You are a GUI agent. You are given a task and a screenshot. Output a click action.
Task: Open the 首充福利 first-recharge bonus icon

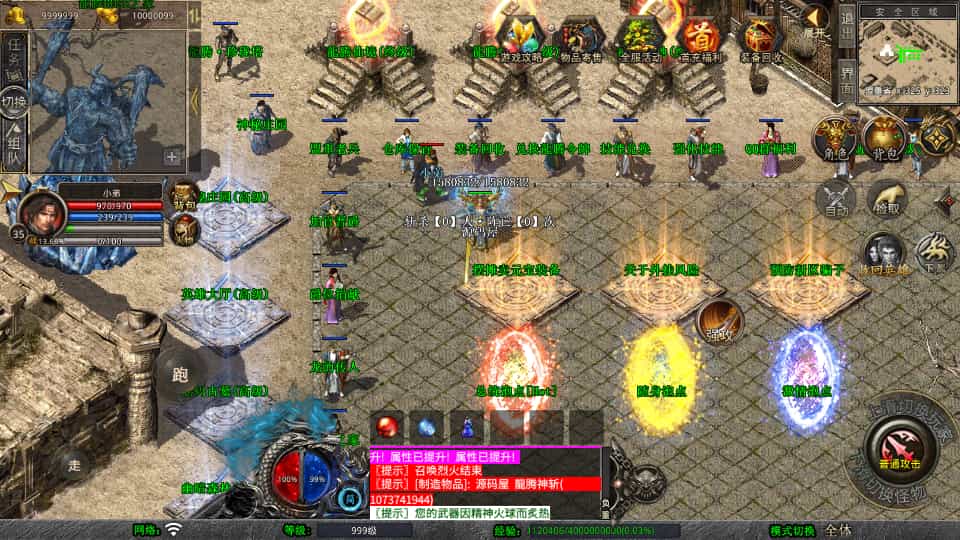[x=701, y=37]
